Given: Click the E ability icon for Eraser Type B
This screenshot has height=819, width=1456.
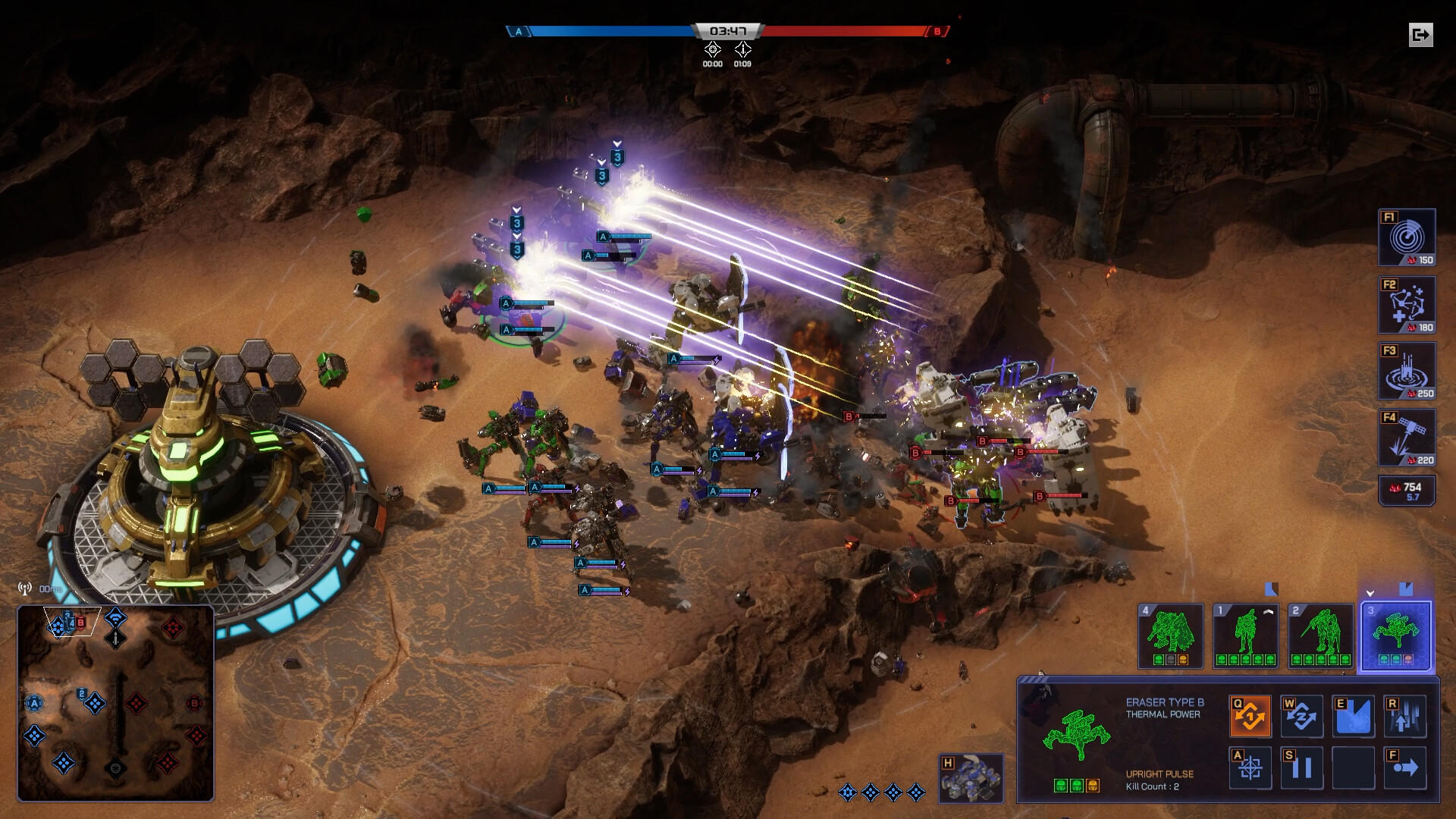Looking at the screenshot, I should pos(1354,715).
